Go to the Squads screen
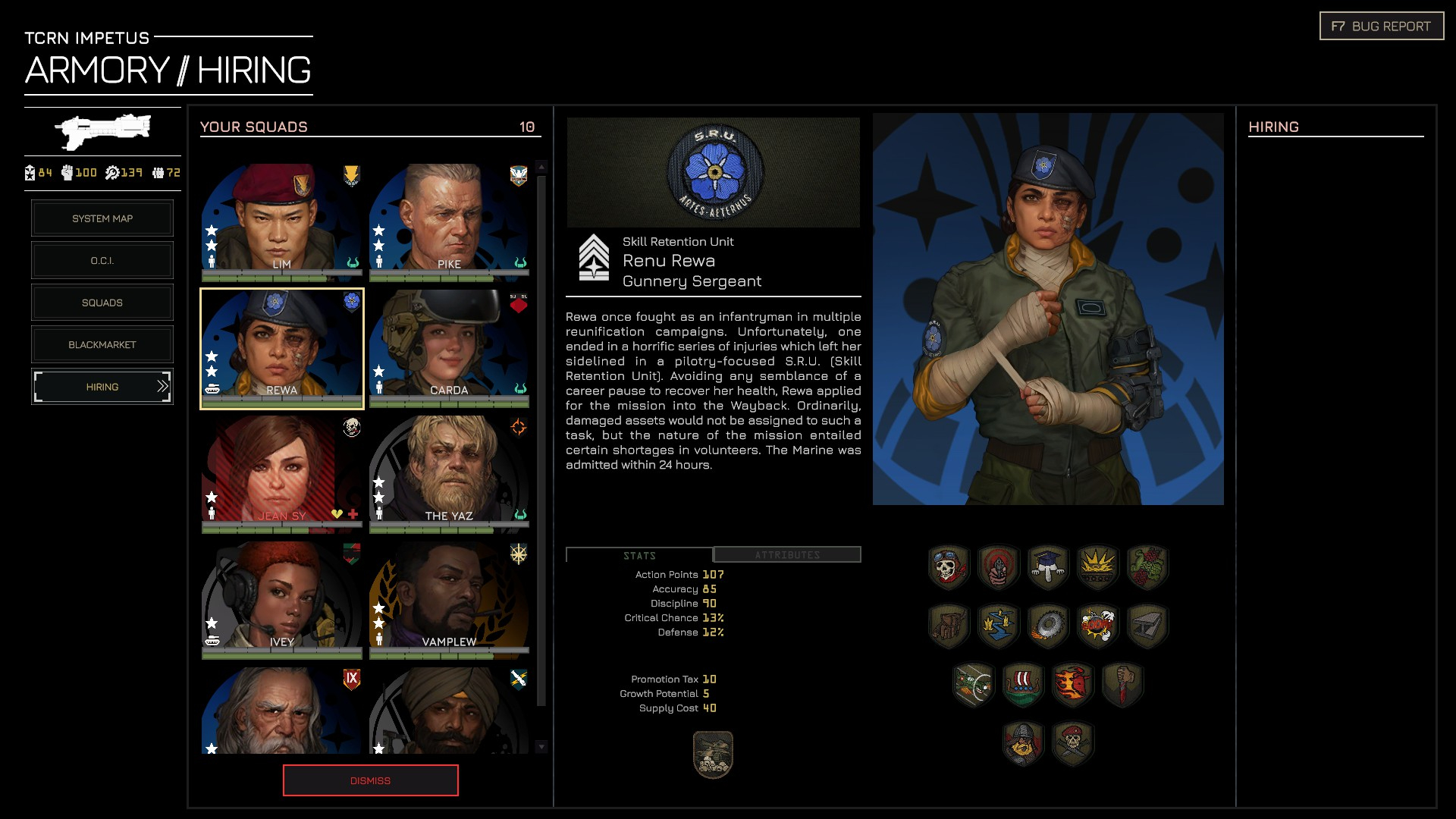This screenshot has height=819, width=1456. tap(102, 303)
